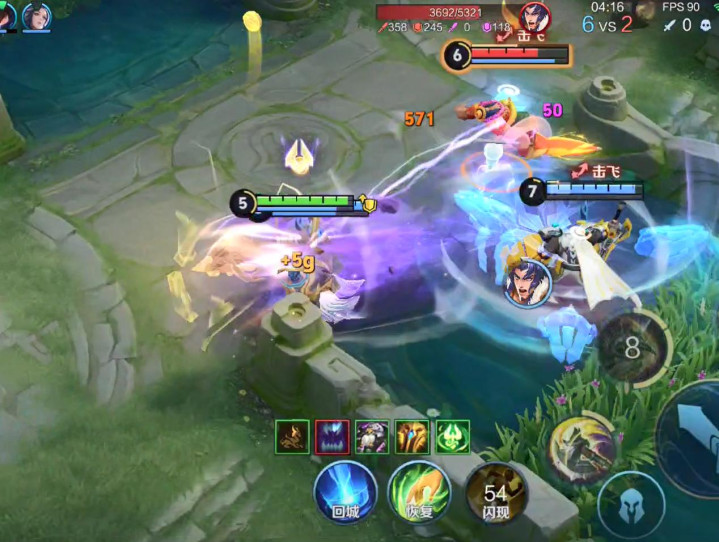This screenshot has width=719, height=542.
Task: Tap the spartan helmet target button
Action: [x=631, y=505]
